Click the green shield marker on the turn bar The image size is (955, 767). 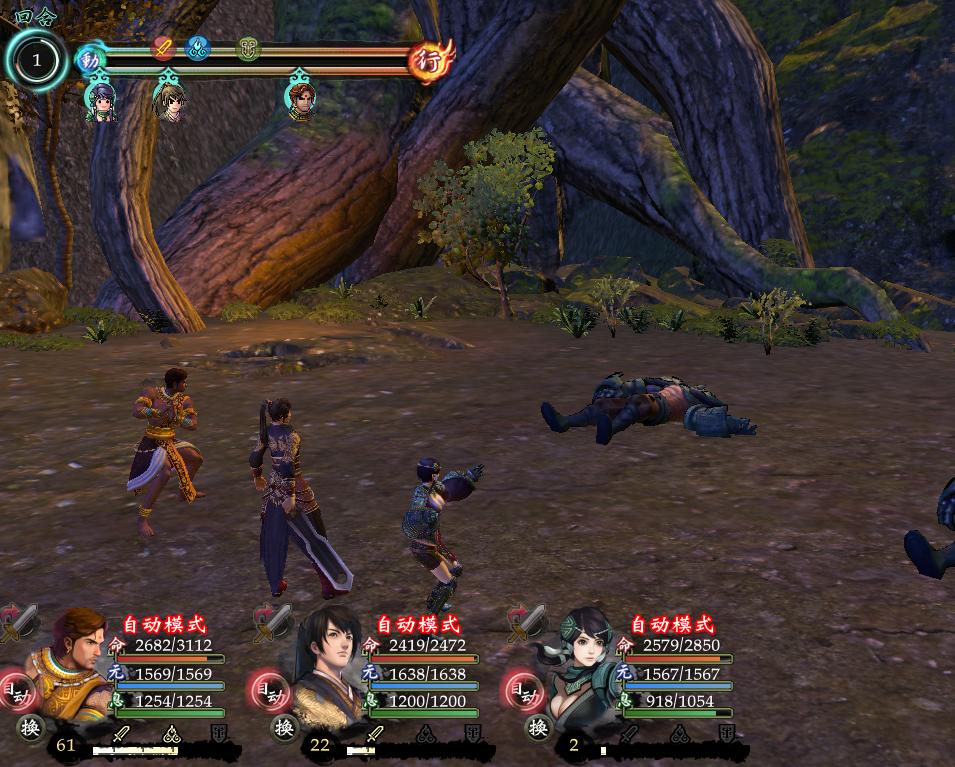point(248,47)
